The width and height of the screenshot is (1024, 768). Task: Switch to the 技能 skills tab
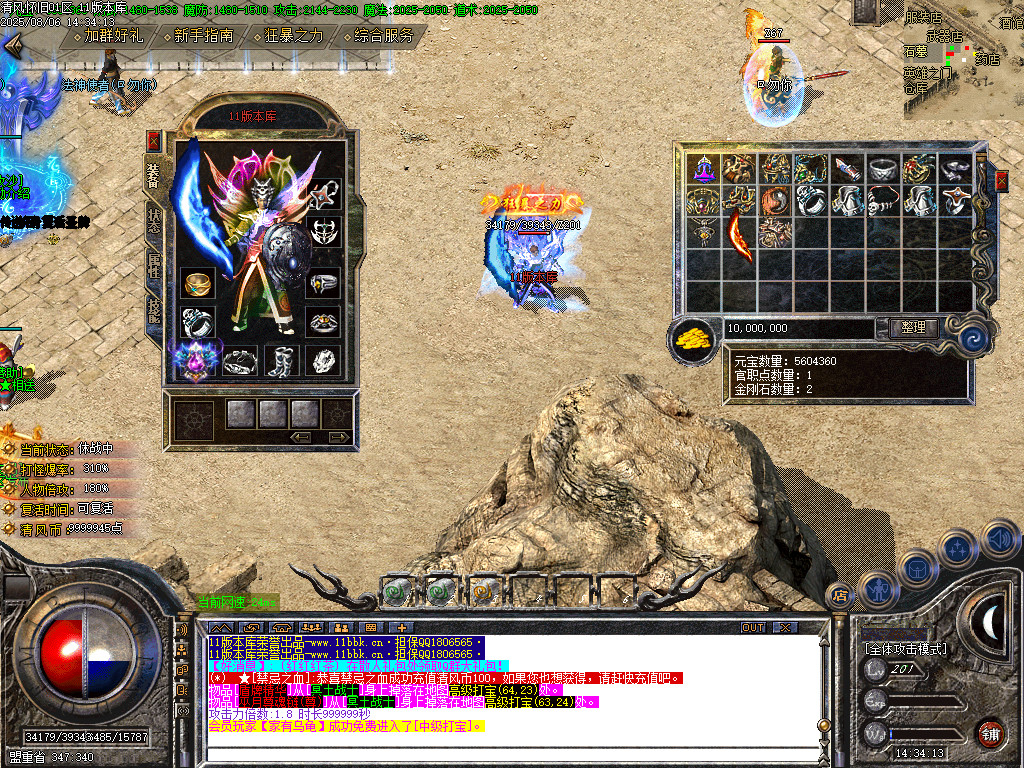tap(153, 313)
